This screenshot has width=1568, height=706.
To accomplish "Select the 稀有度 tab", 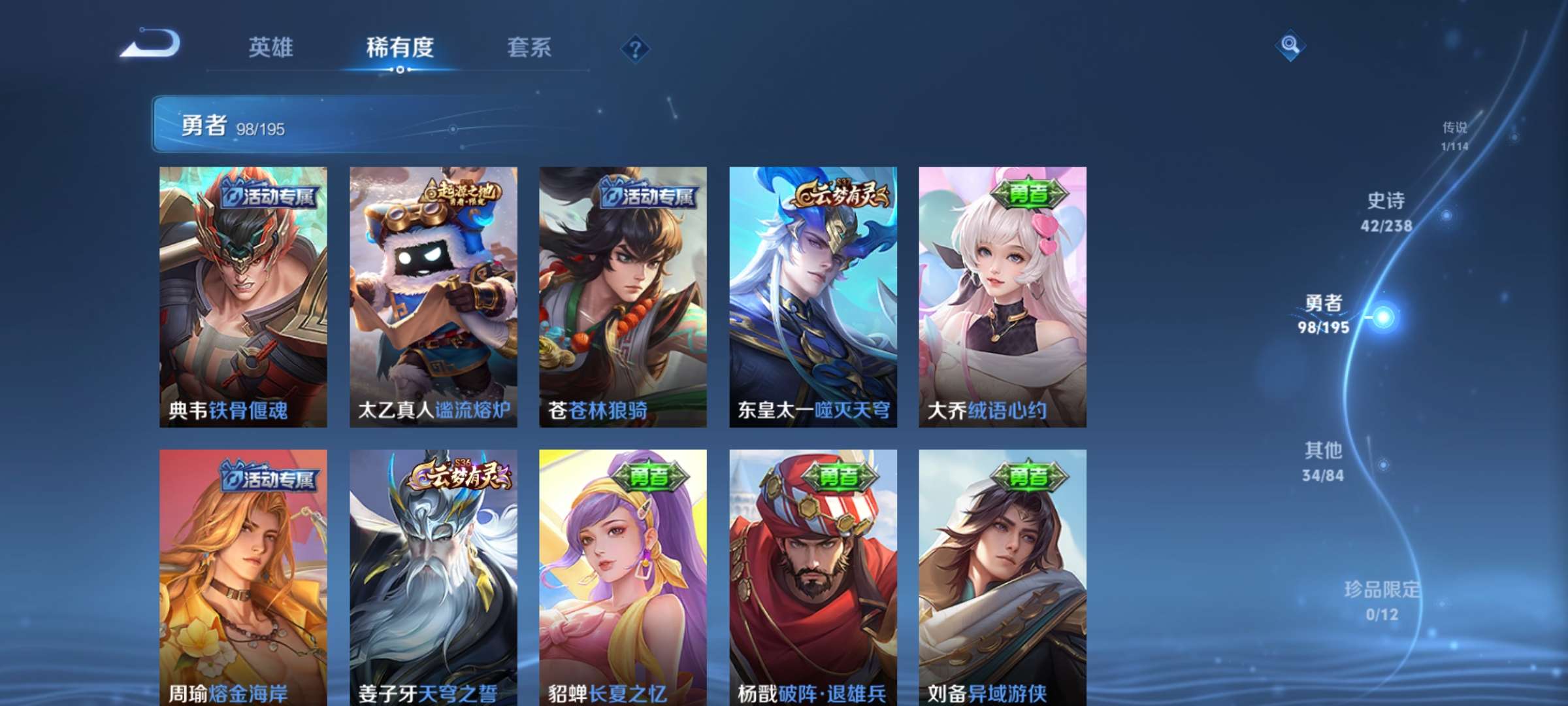I will [x=400, y=47].
